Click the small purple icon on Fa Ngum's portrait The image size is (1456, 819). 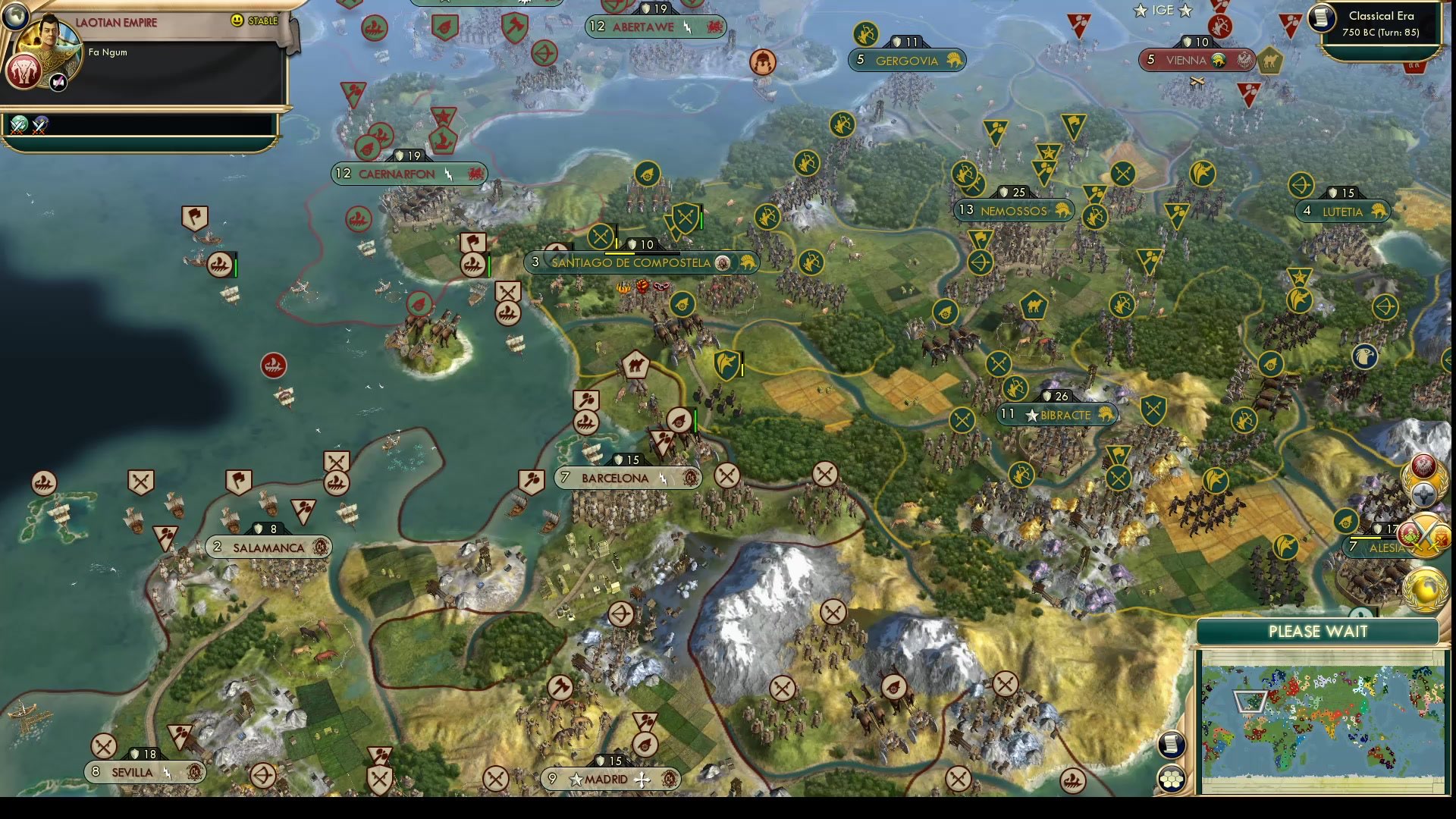(57, 81)
